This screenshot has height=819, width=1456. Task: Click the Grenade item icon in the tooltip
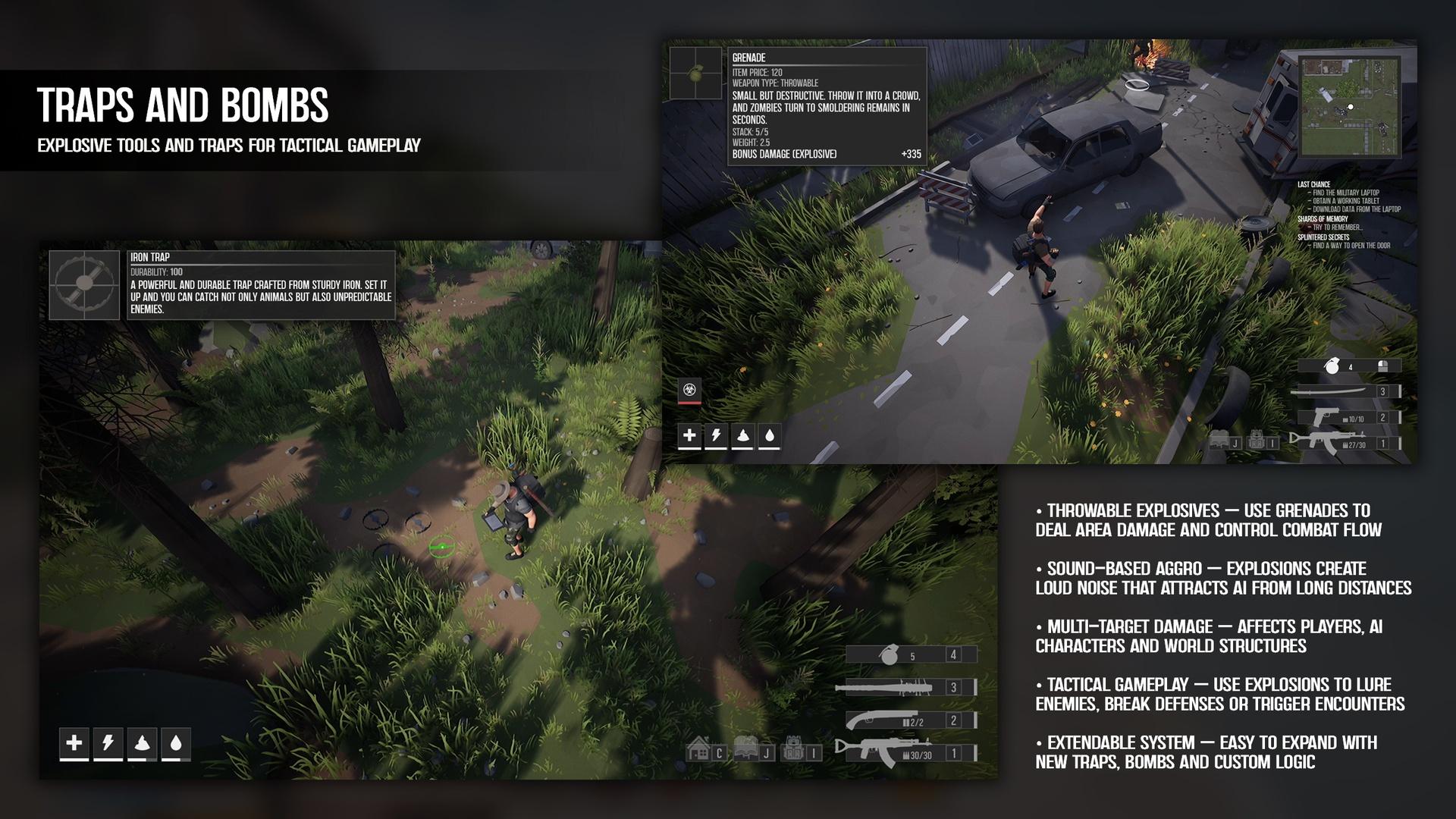click(x=695, y=74)
